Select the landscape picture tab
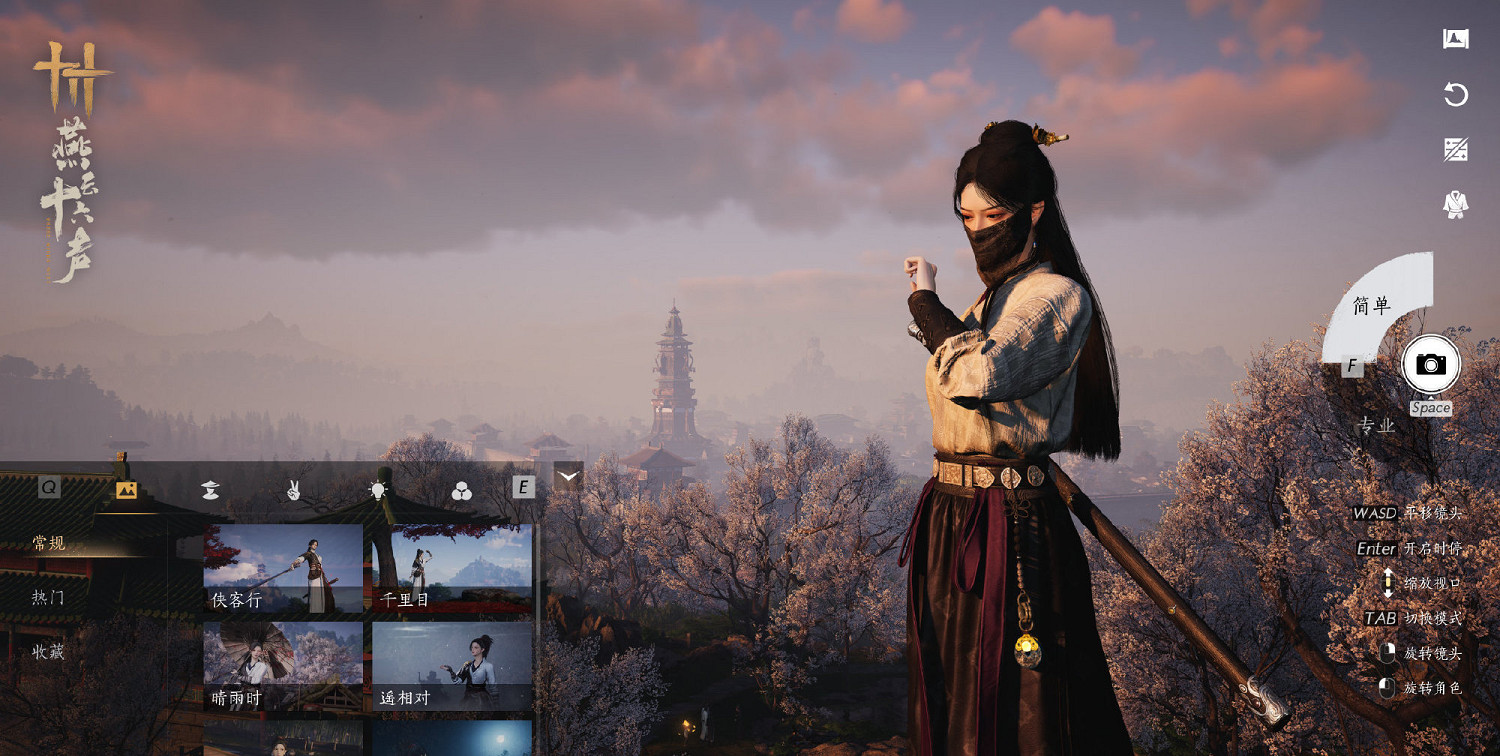The image size is (1500, 756). click(126, 489)
